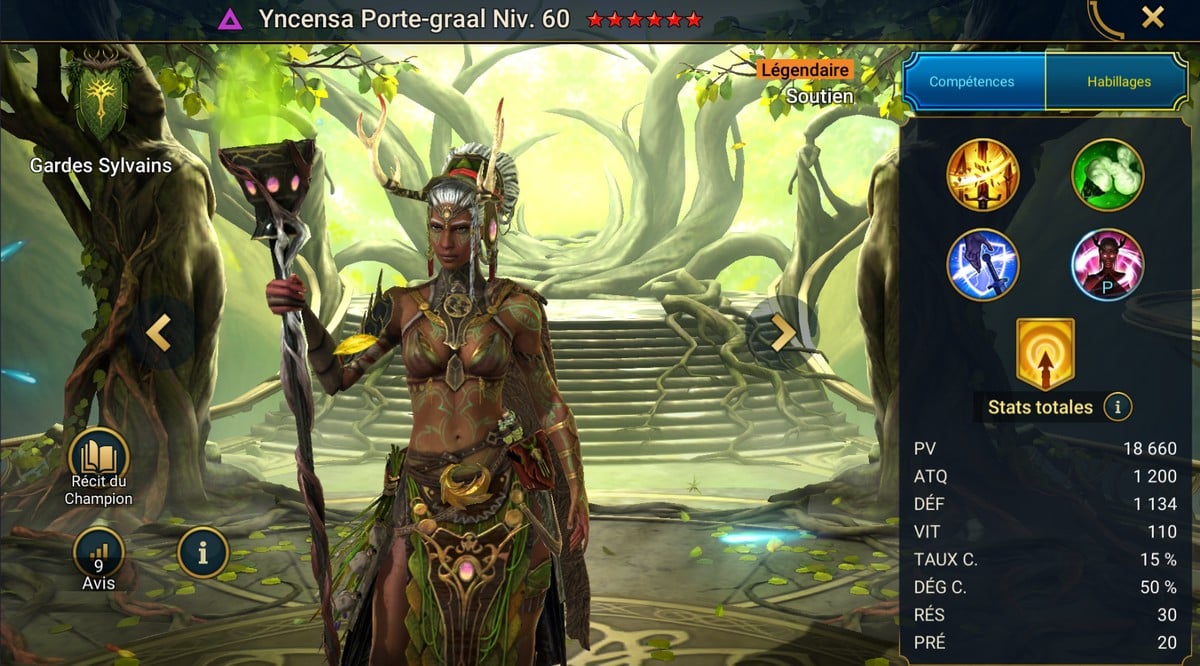Select the golden sword strike skill

pos(983,174)
